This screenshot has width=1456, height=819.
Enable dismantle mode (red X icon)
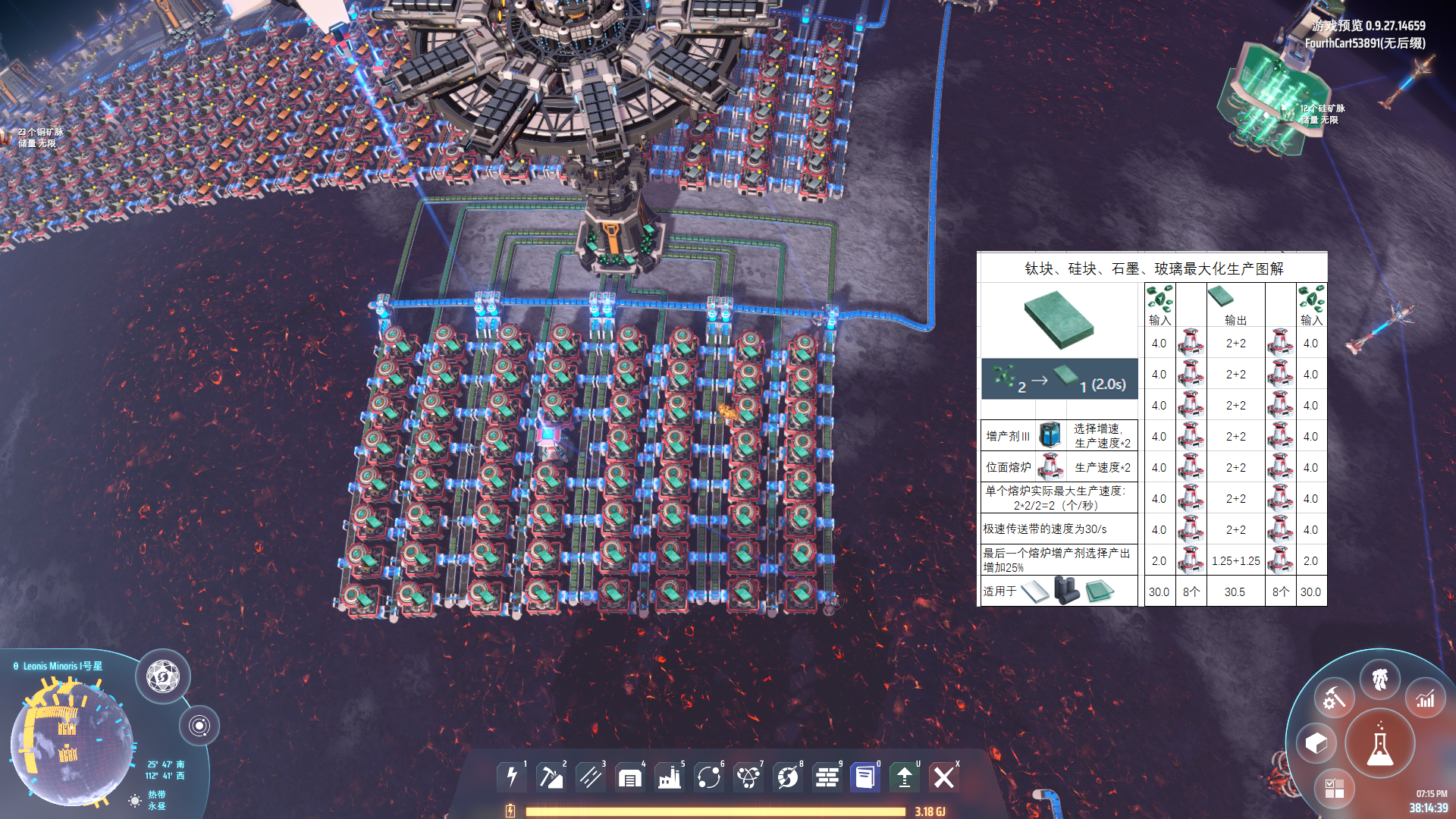[x=945, y=777]
